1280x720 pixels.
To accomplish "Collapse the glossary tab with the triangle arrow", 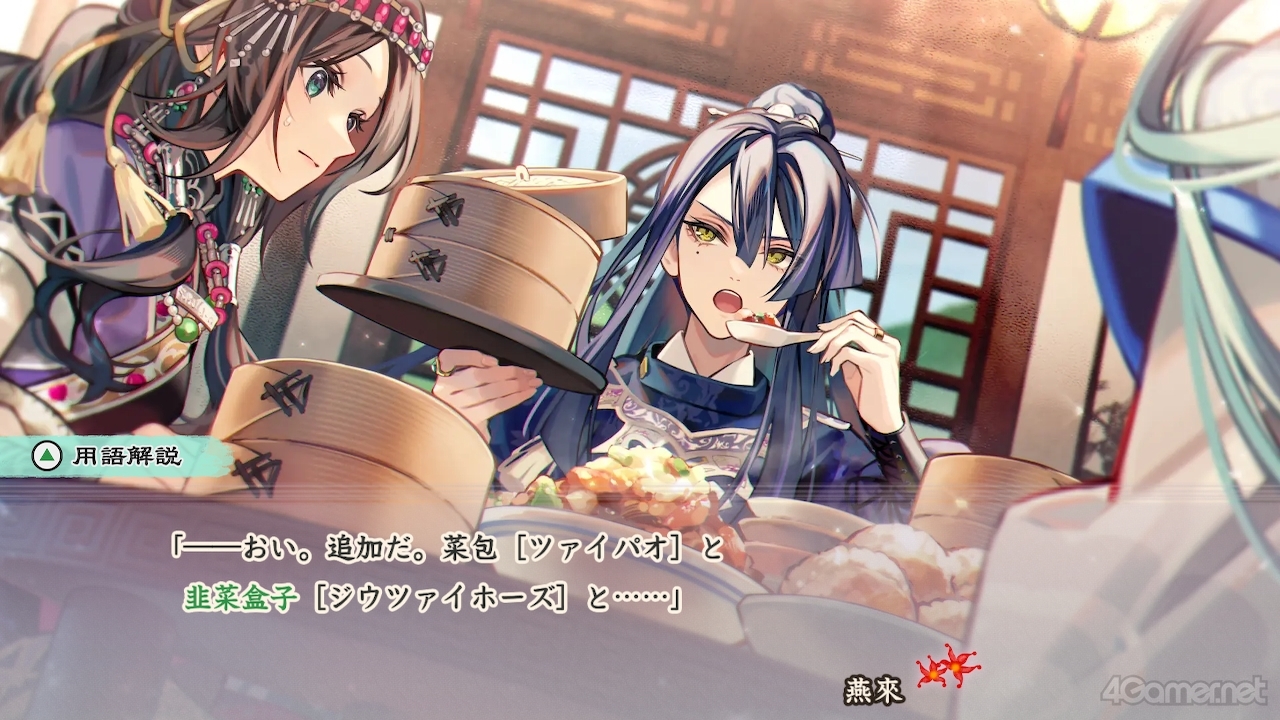I will [x=48, y=453].
